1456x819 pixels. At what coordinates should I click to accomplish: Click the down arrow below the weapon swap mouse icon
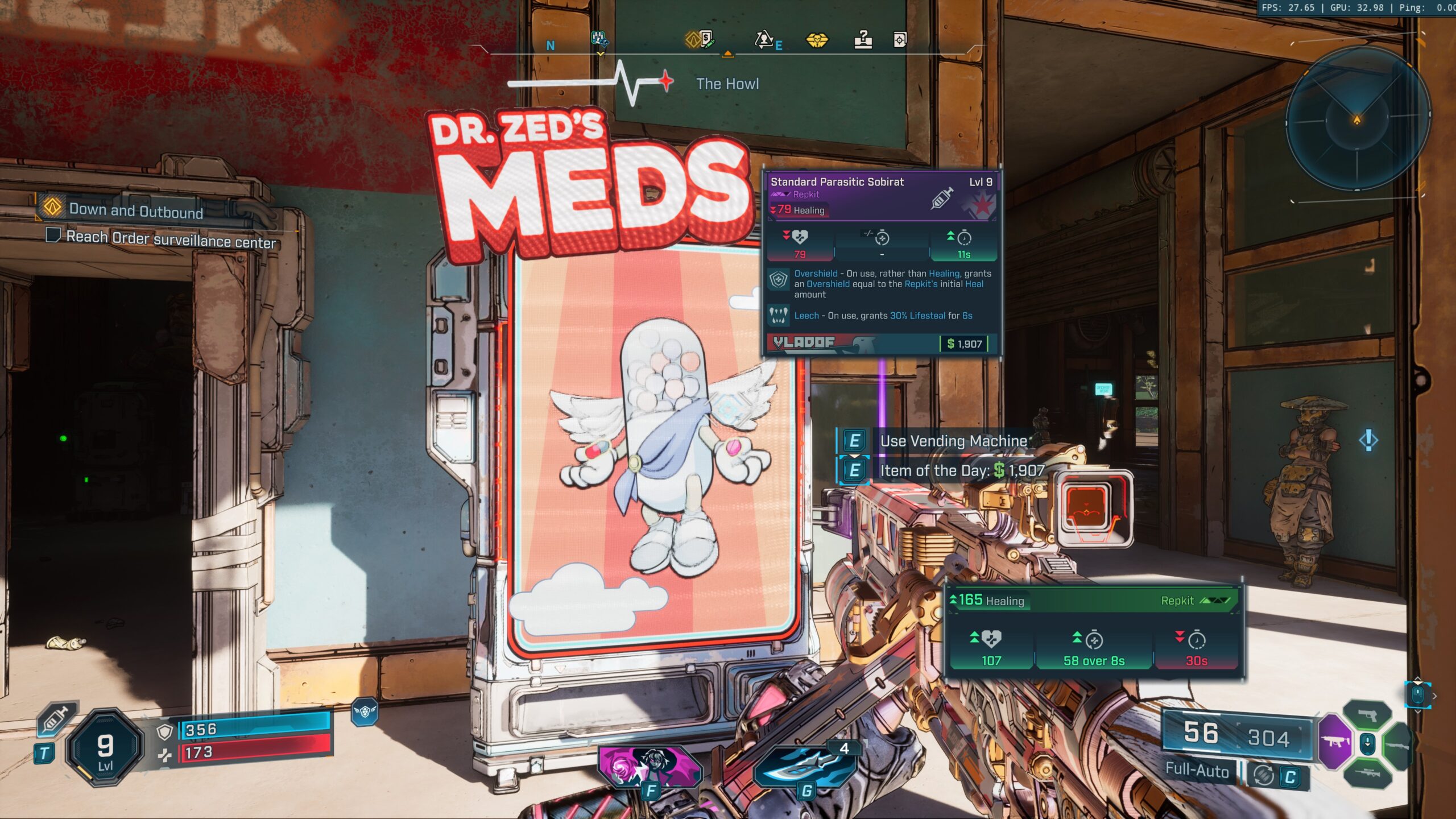(1418, 712)
